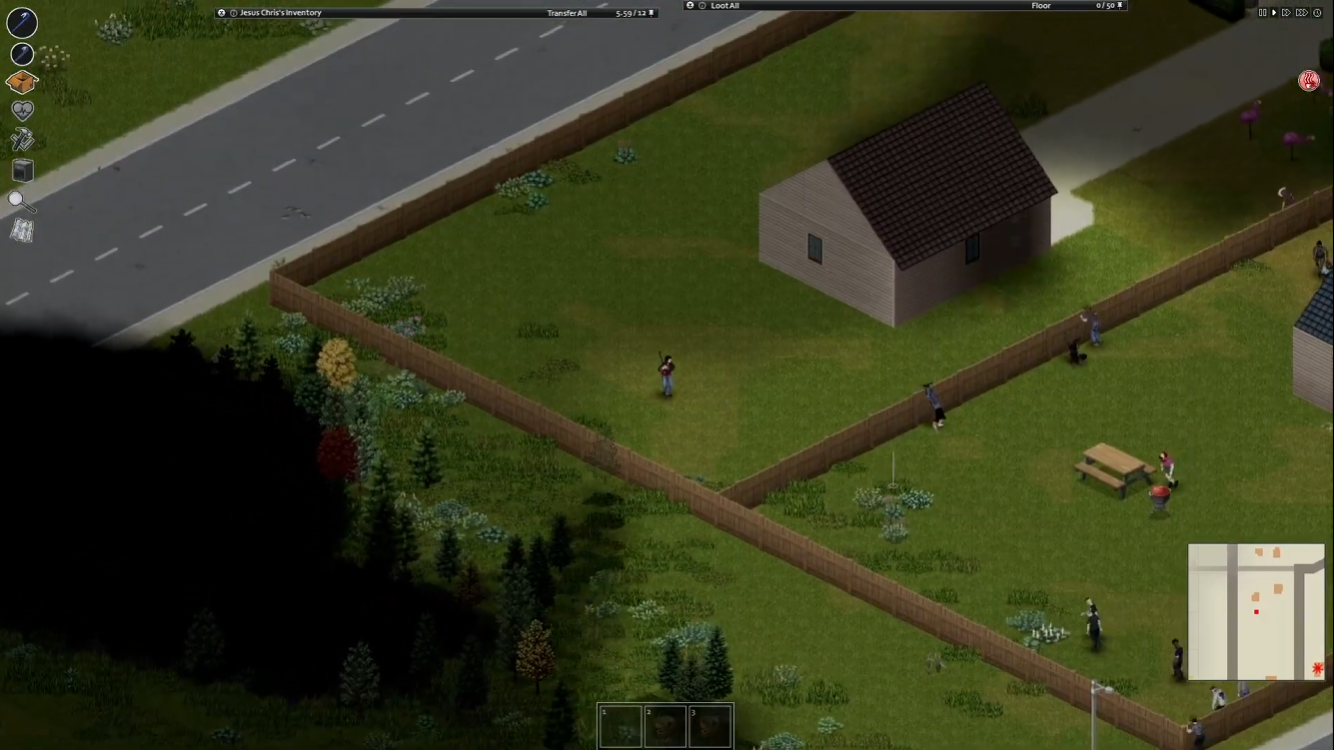Open the crafting panel hammer icon

coord(22,140)
